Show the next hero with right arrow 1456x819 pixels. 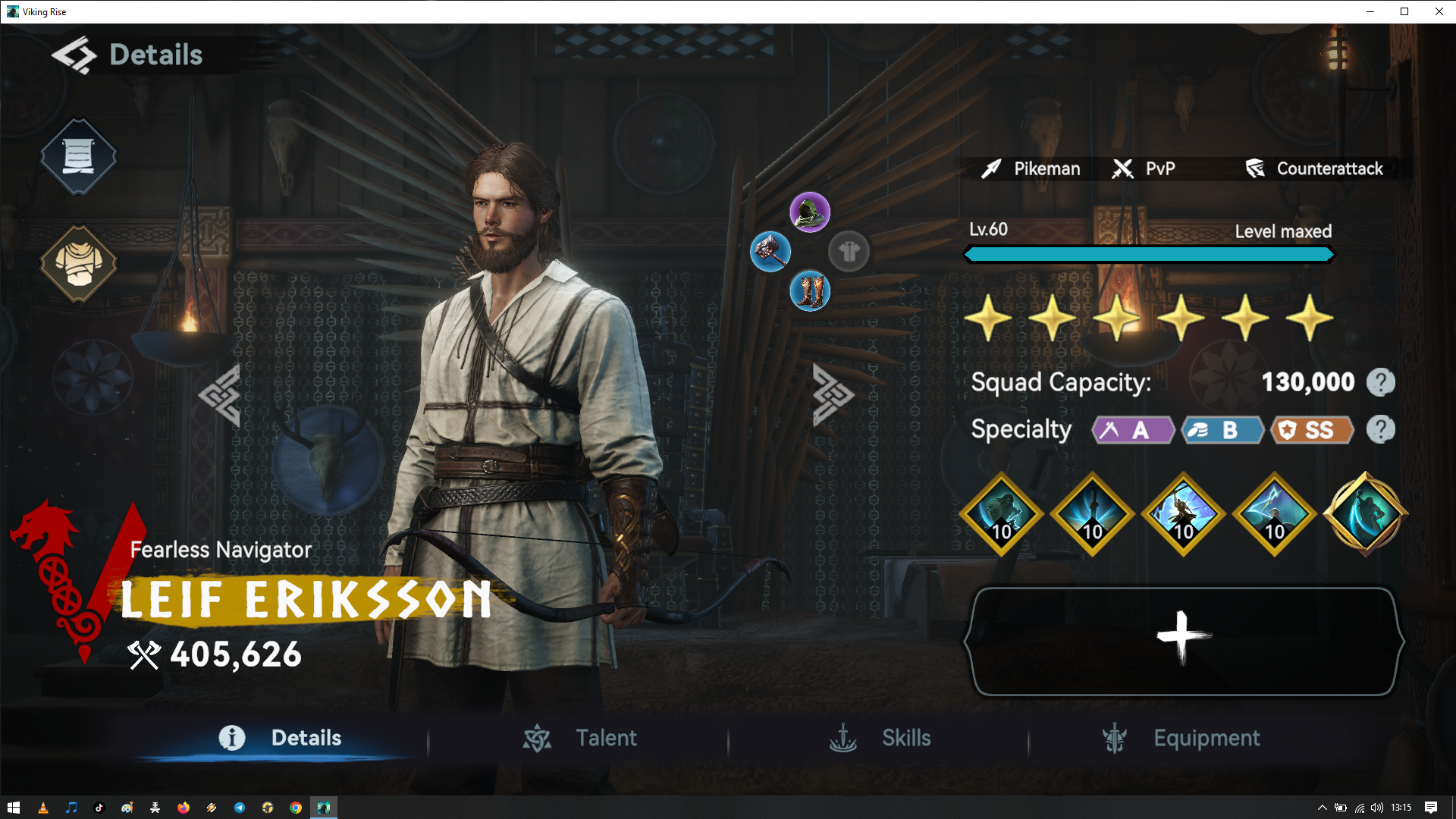pyautogui.click(x=833, y=394)
